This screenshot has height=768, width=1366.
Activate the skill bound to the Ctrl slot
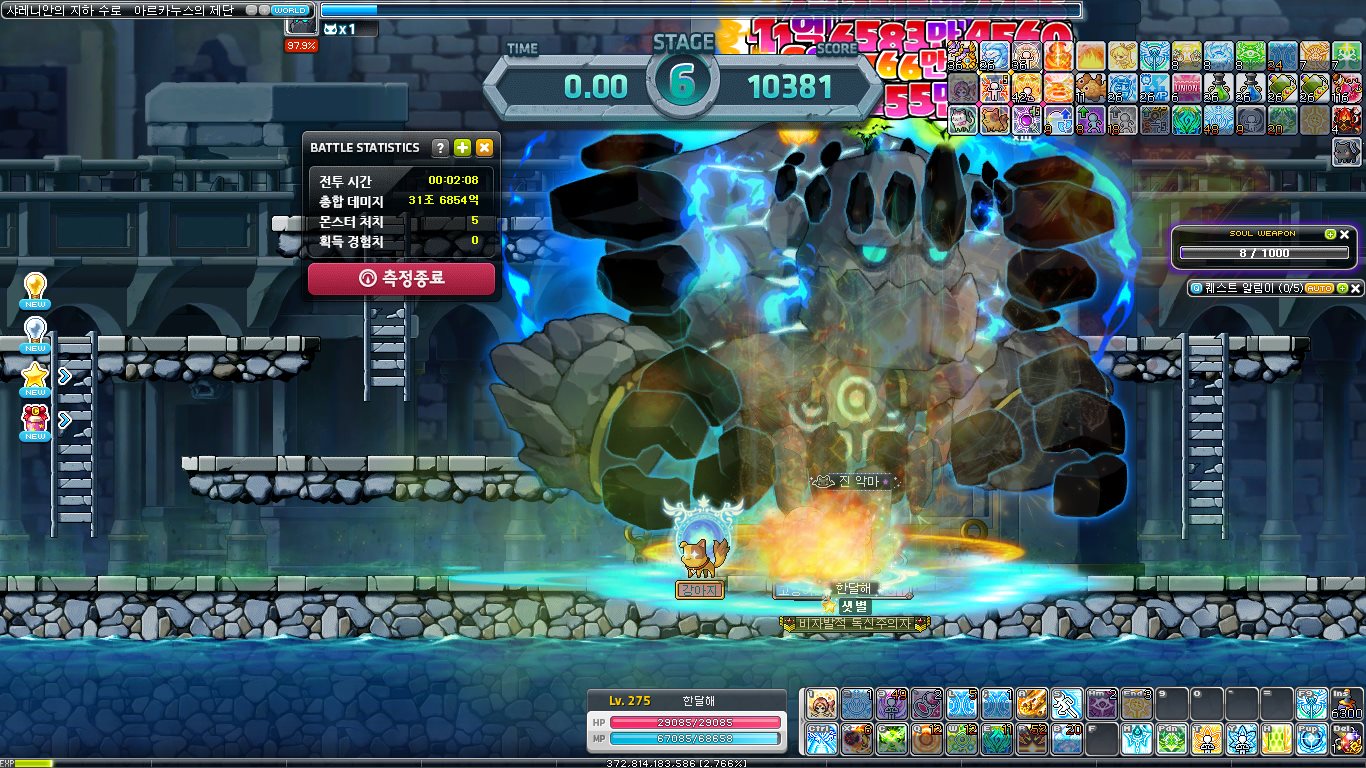[x=822, y=739]
